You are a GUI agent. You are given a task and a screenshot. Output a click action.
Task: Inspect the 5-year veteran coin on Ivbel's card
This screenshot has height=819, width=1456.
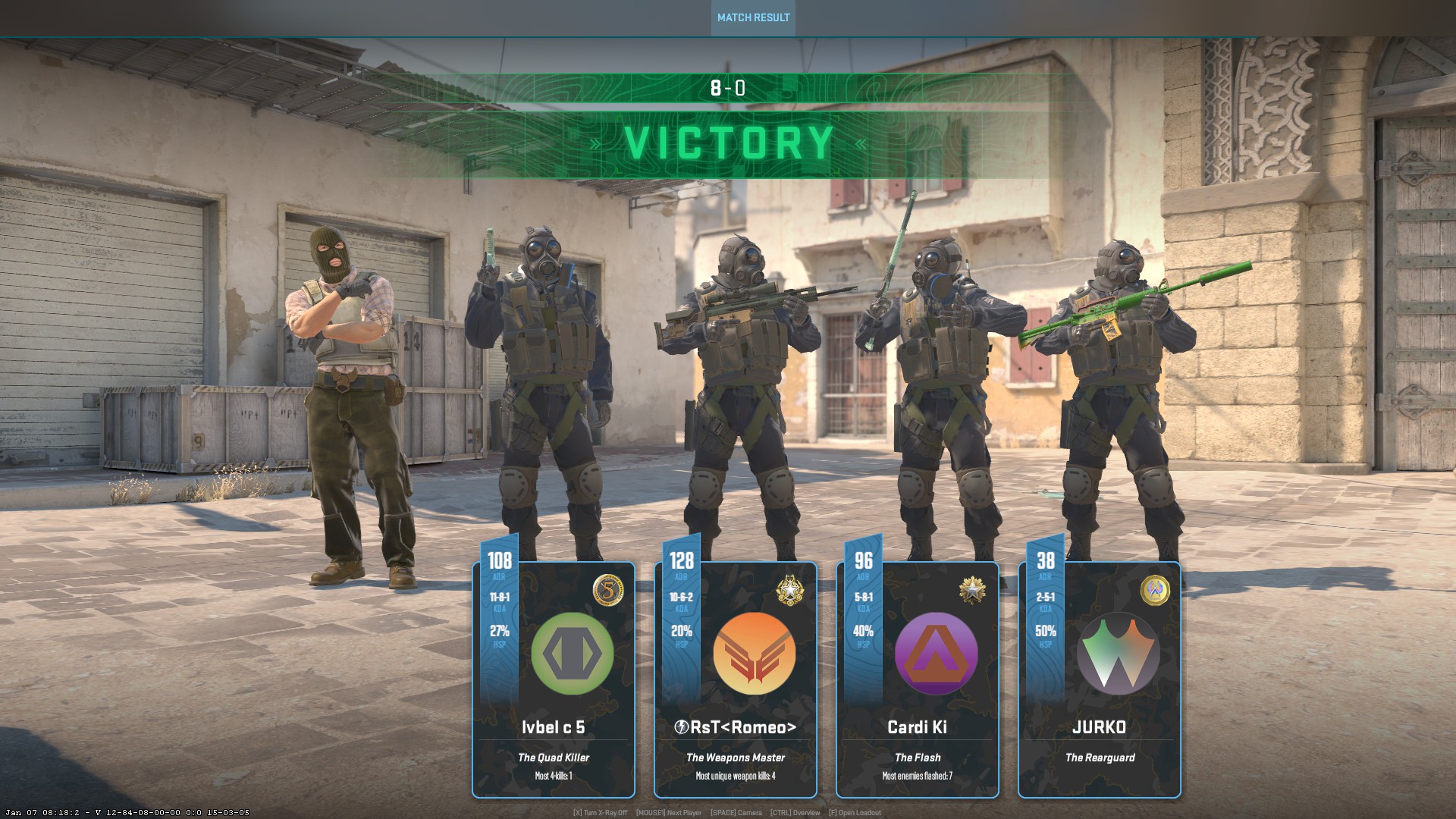tap(608, 590)
